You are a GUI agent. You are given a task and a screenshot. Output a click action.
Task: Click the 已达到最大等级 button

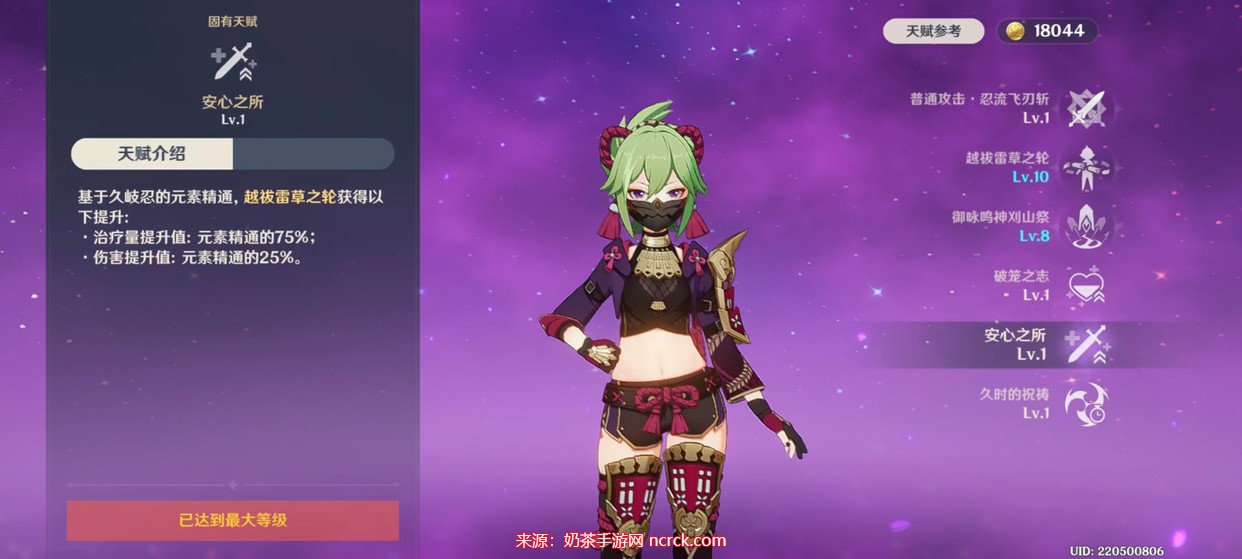233,520
